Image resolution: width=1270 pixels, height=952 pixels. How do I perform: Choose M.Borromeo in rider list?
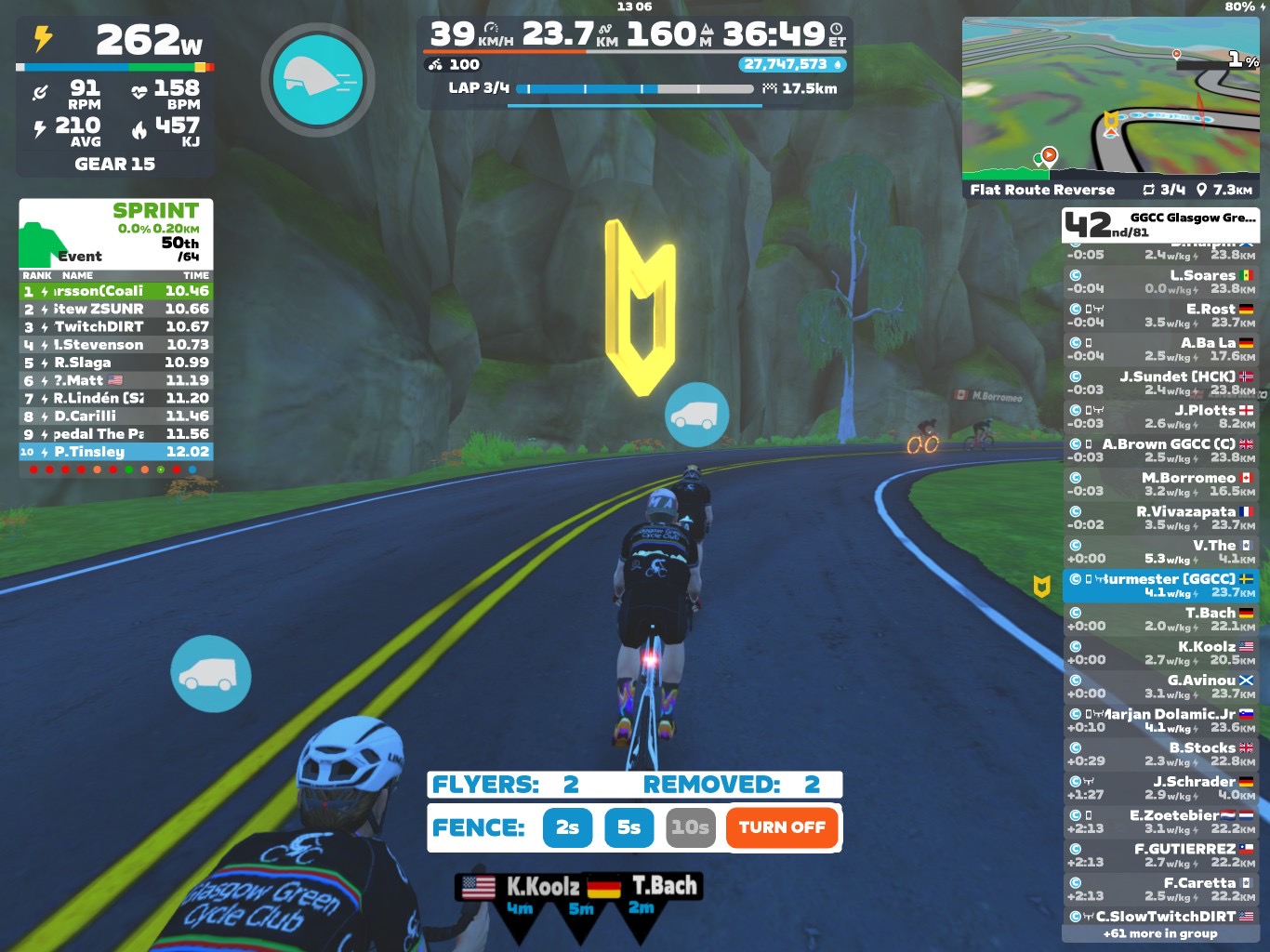coord(1160,483)
